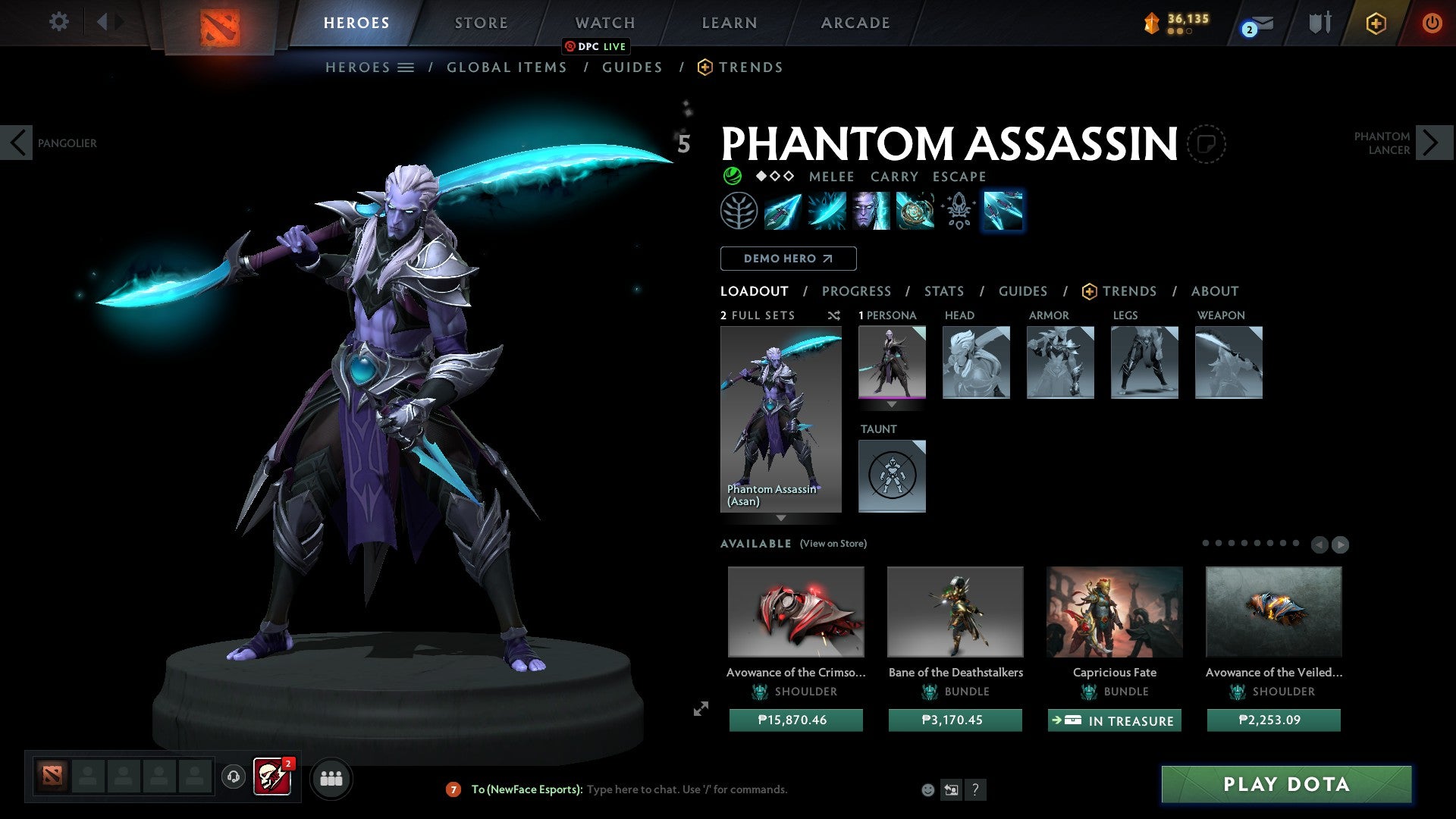Click the settings gear icon
The height and width of the screenshot is (819, 1456).
click(x=58, y=22)
